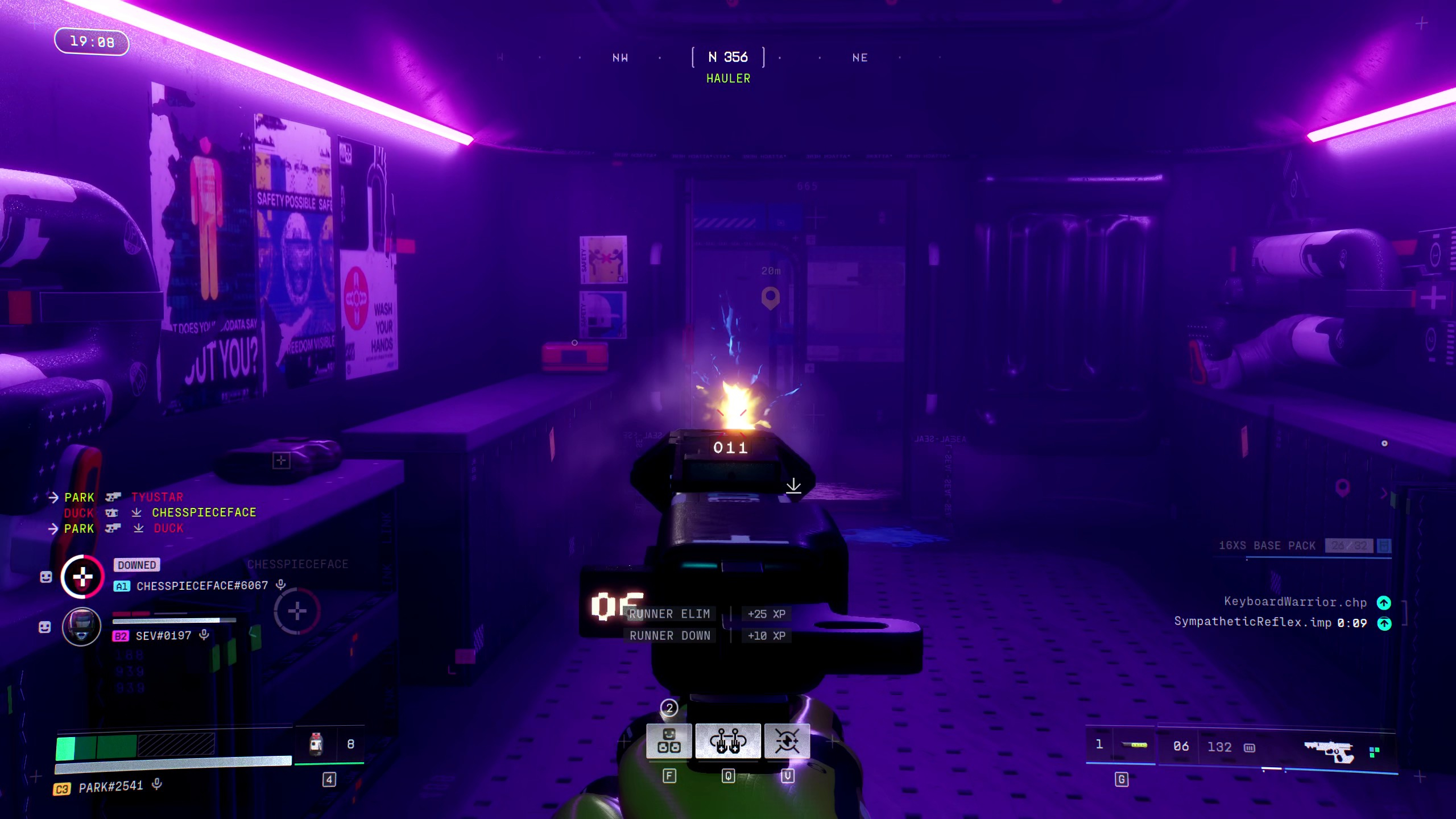1456x819 pixels.
Task: Toggle the microphone icon beside PARK#2541
Action: (x=157, y=785)
